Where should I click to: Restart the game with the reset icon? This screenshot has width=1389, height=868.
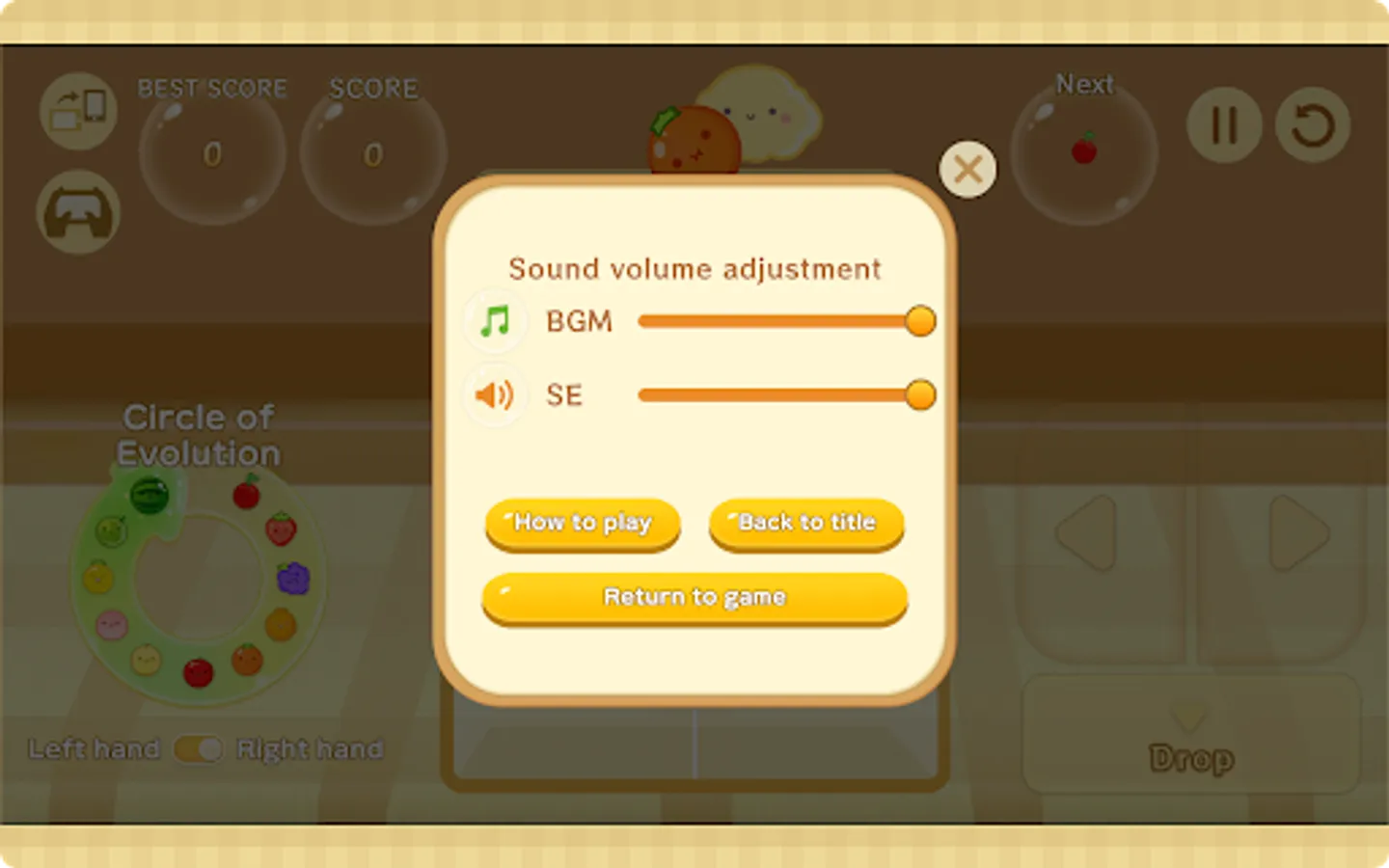point(1313,124)
